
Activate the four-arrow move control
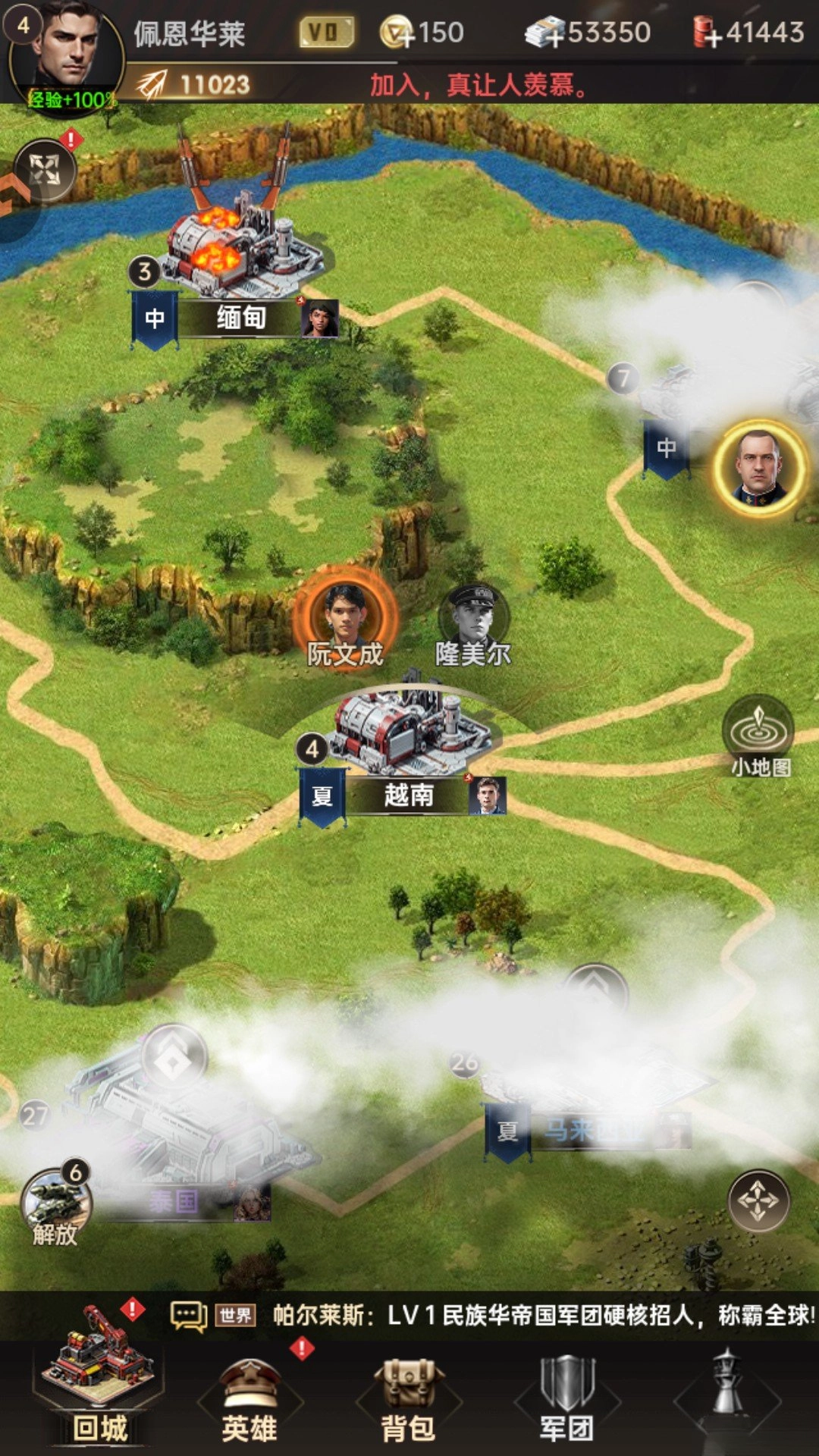(758, 1200)
